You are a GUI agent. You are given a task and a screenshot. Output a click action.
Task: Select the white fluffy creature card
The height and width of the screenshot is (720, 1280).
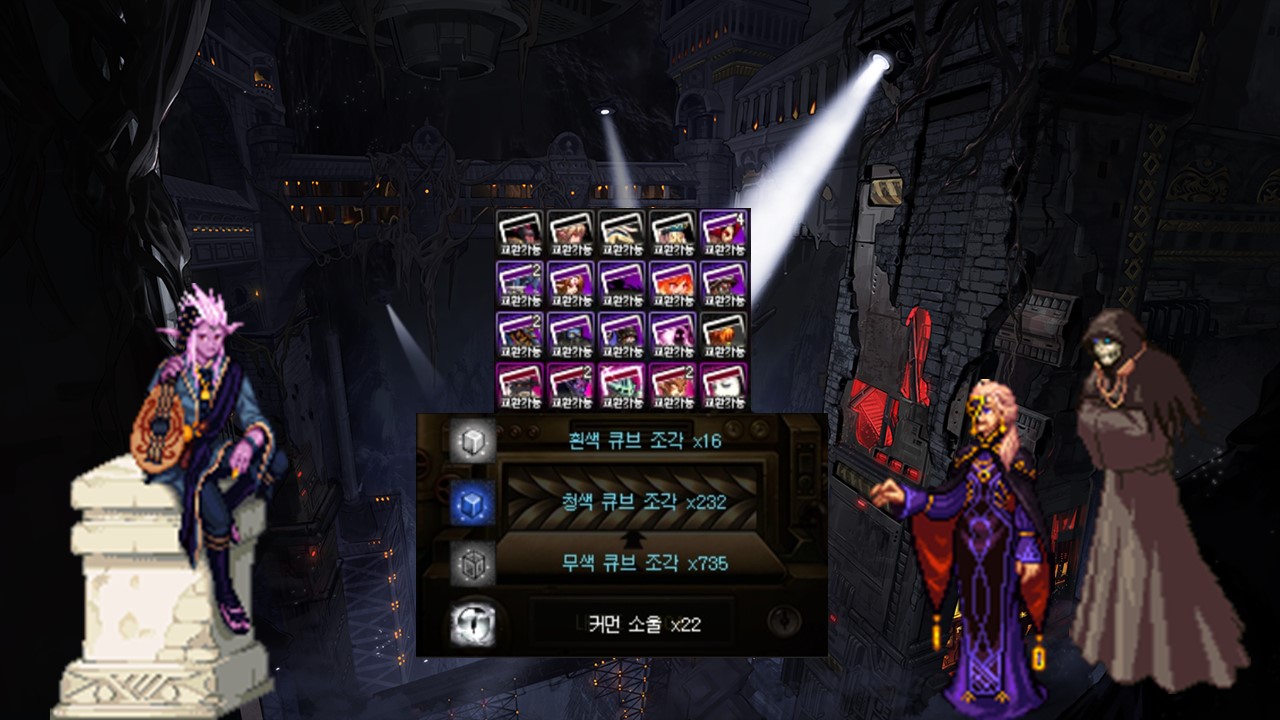724,387
